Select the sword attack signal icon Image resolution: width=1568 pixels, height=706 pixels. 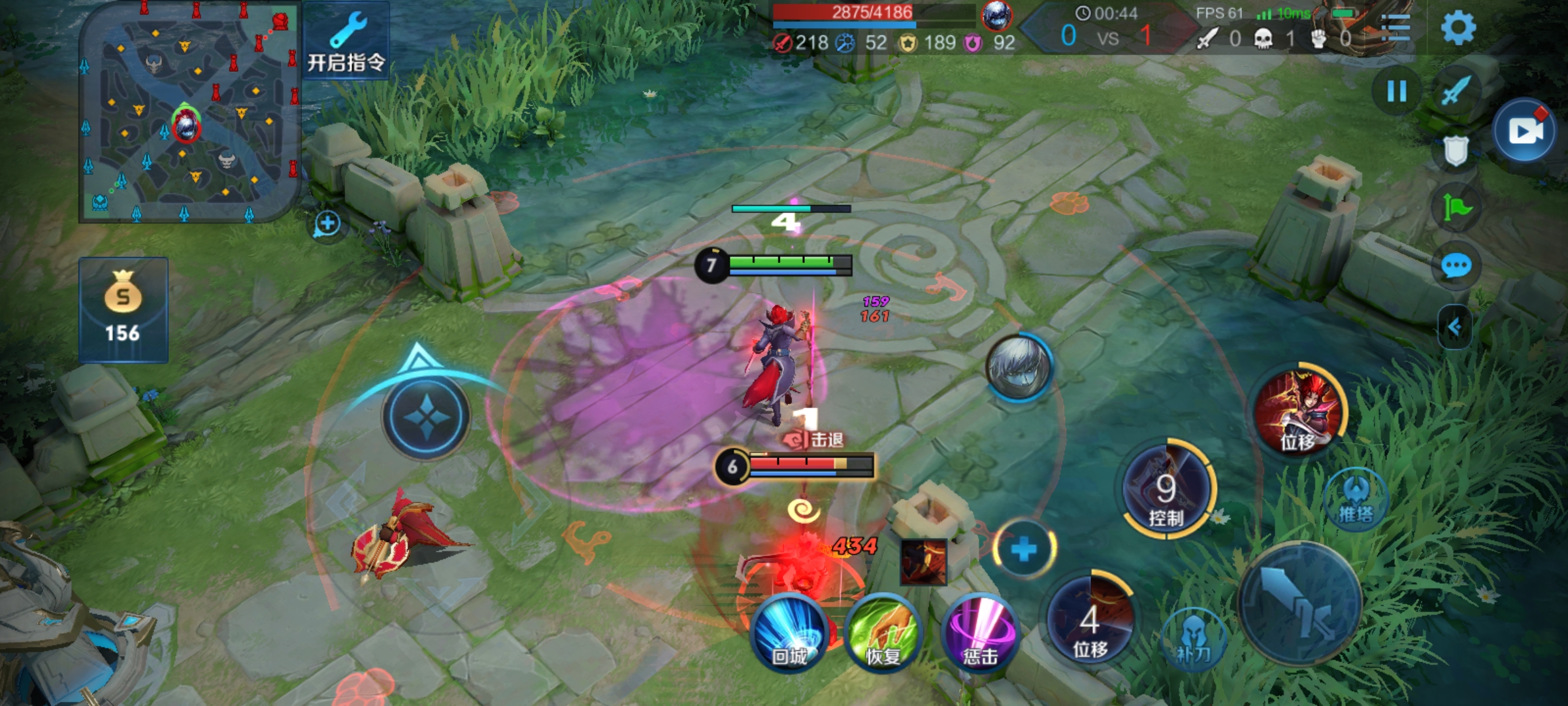1456,90
